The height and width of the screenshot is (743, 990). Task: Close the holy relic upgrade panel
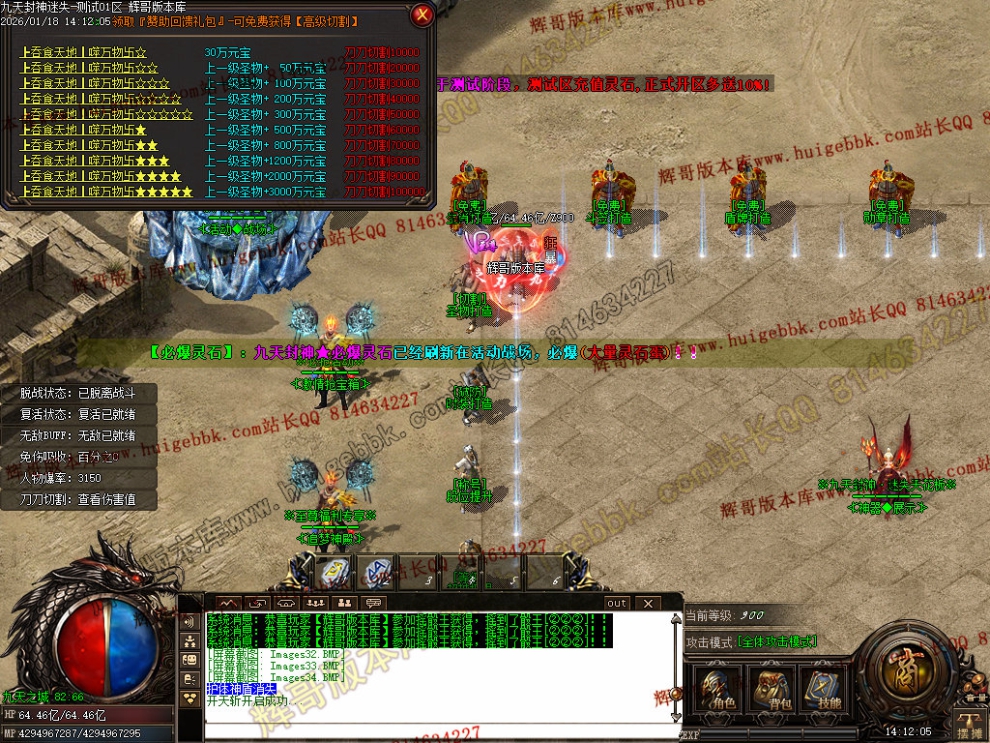click(x=422, y=14)
